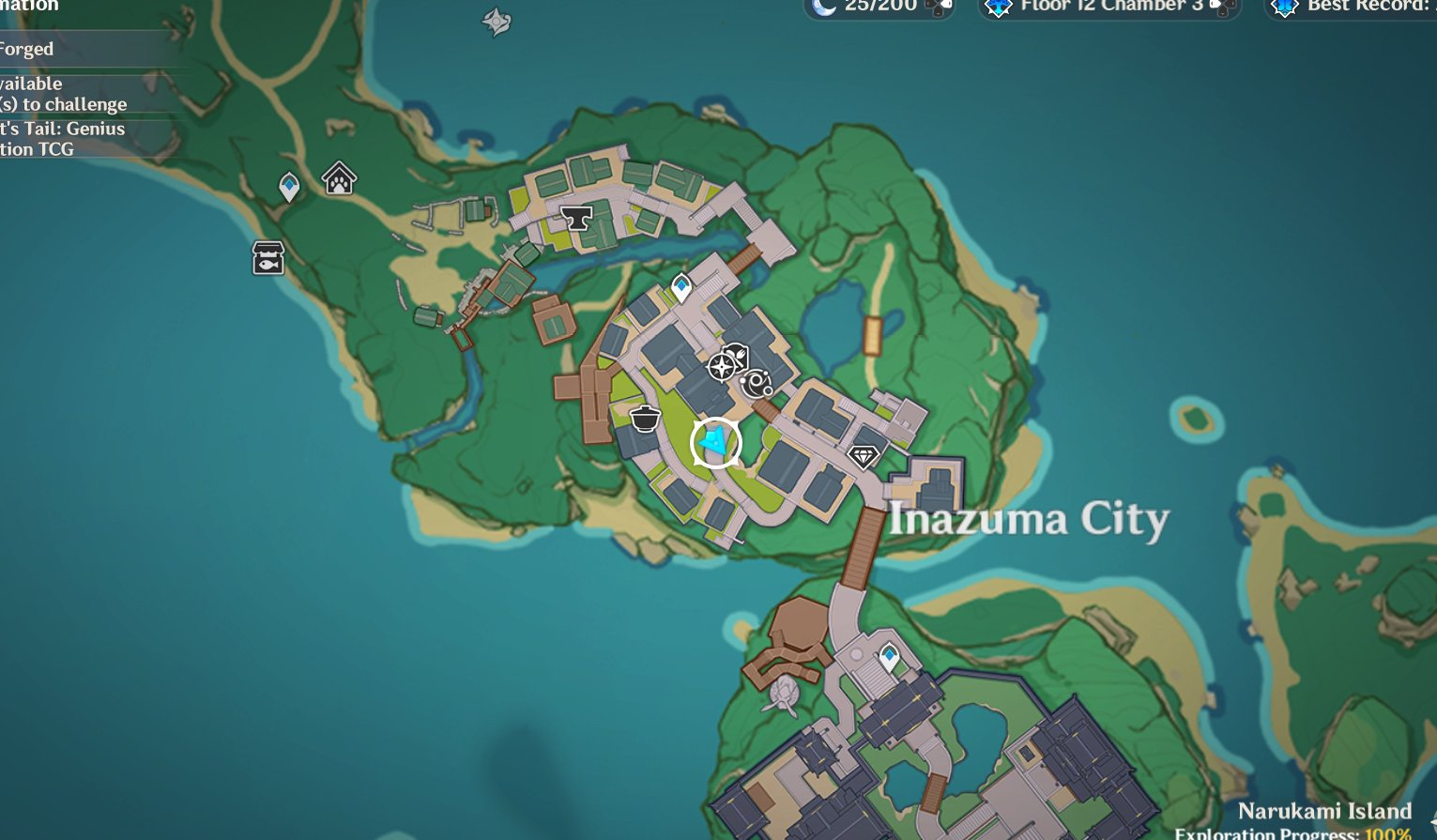Select the Forged entry in the list
The height and width of the screenshot is (840, 1437).
tap(26, 49)
